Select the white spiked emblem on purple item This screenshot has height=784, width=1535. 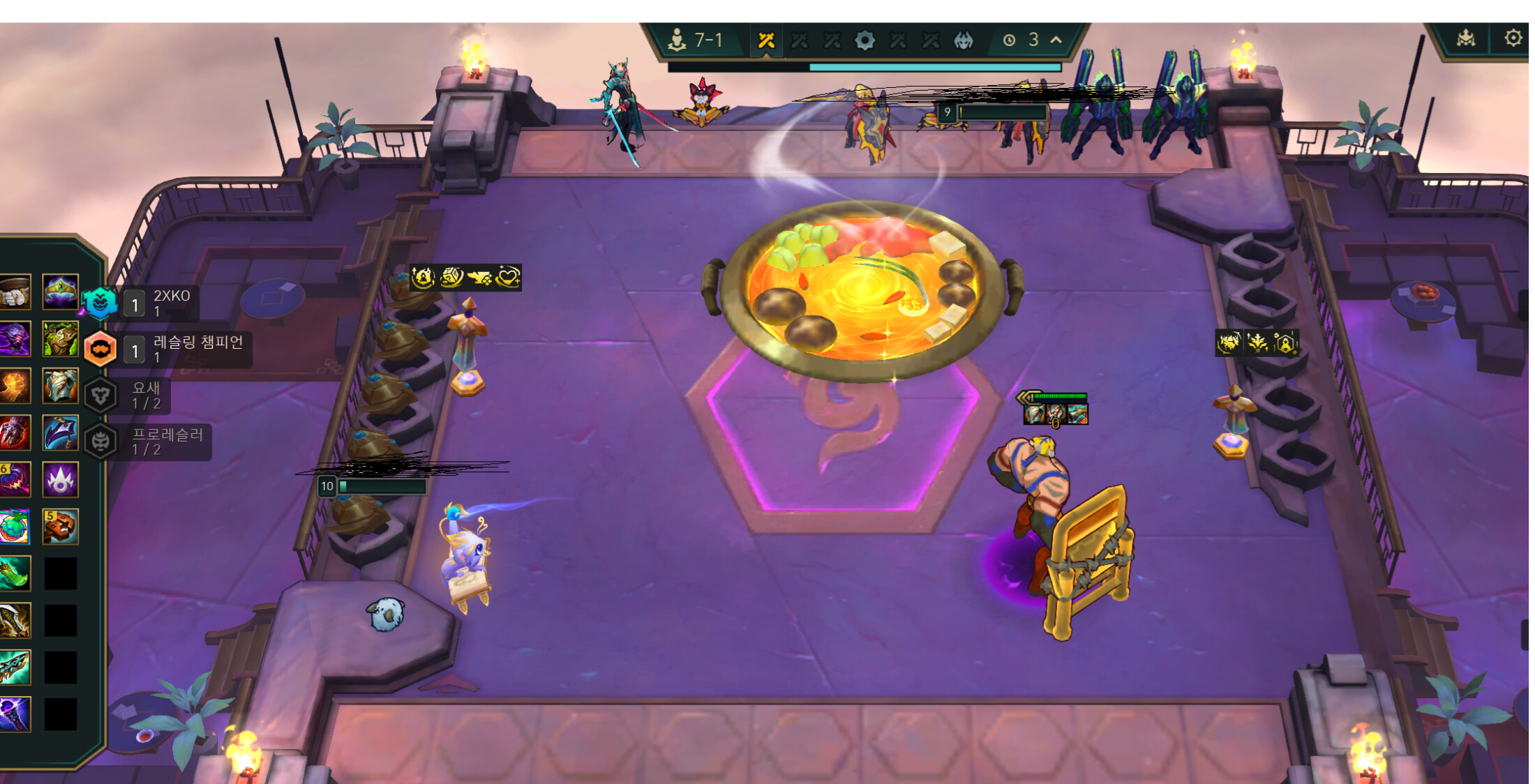[60, 480]
